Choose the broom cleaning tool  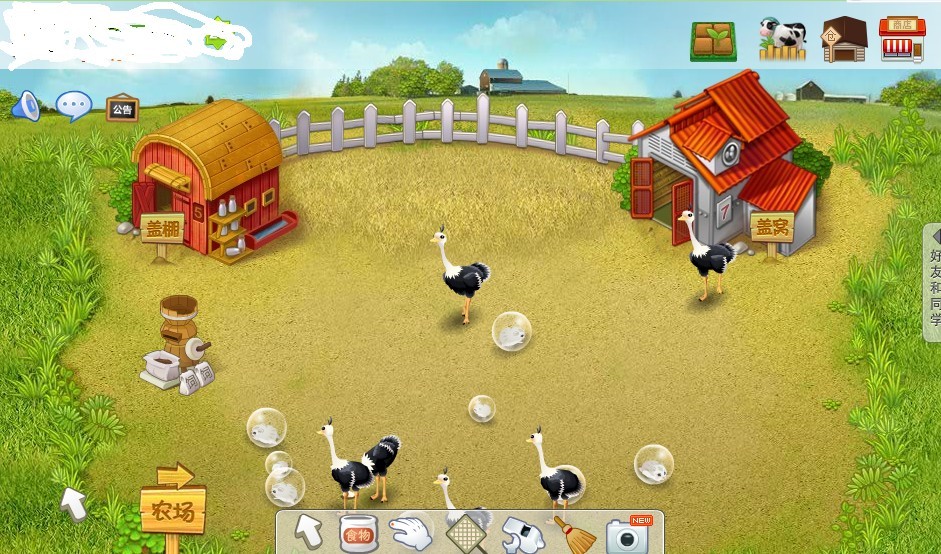(574, 535)
